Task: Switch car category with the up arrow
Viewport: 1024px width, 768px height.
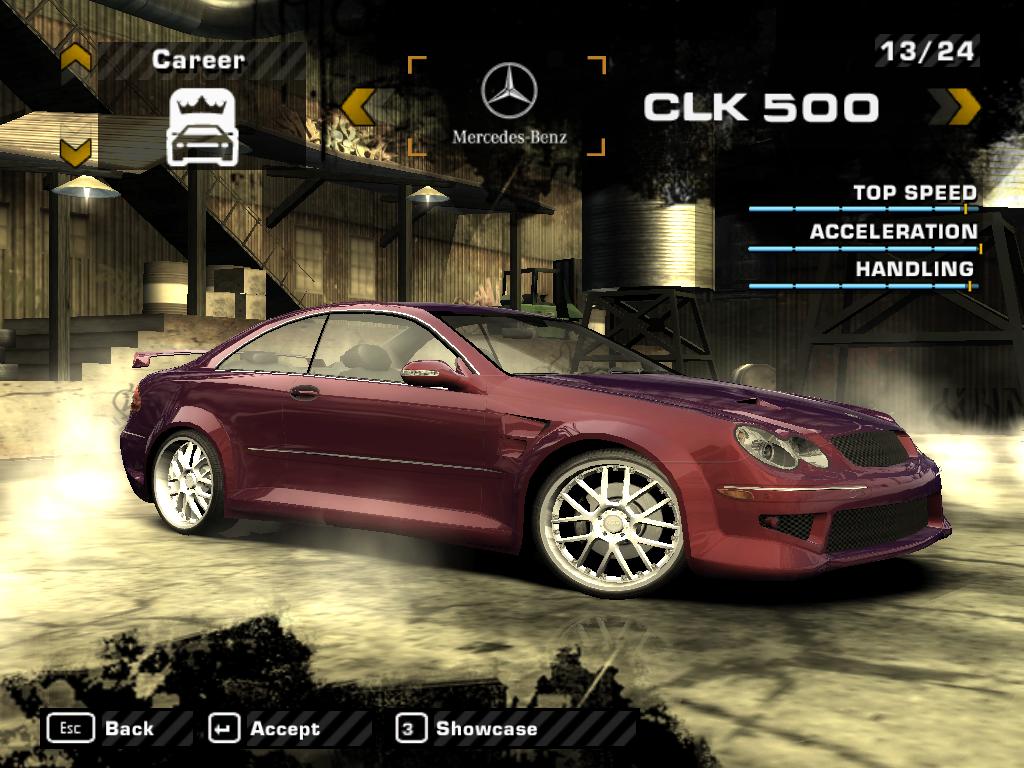Action: [x=76, y=60]
